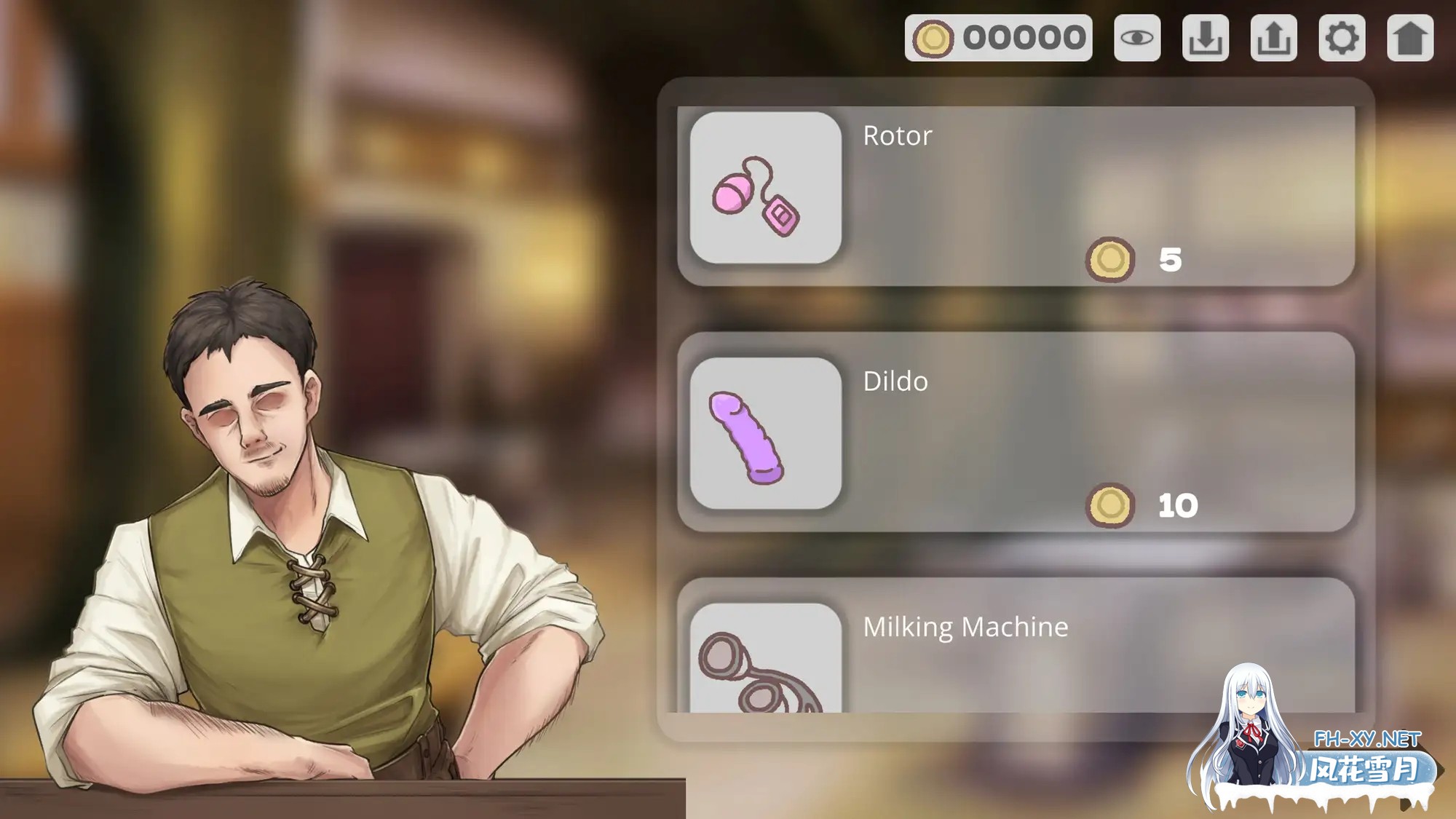Select the Rotor shop entry
1456x819 pixels.
click(1016, 195)
